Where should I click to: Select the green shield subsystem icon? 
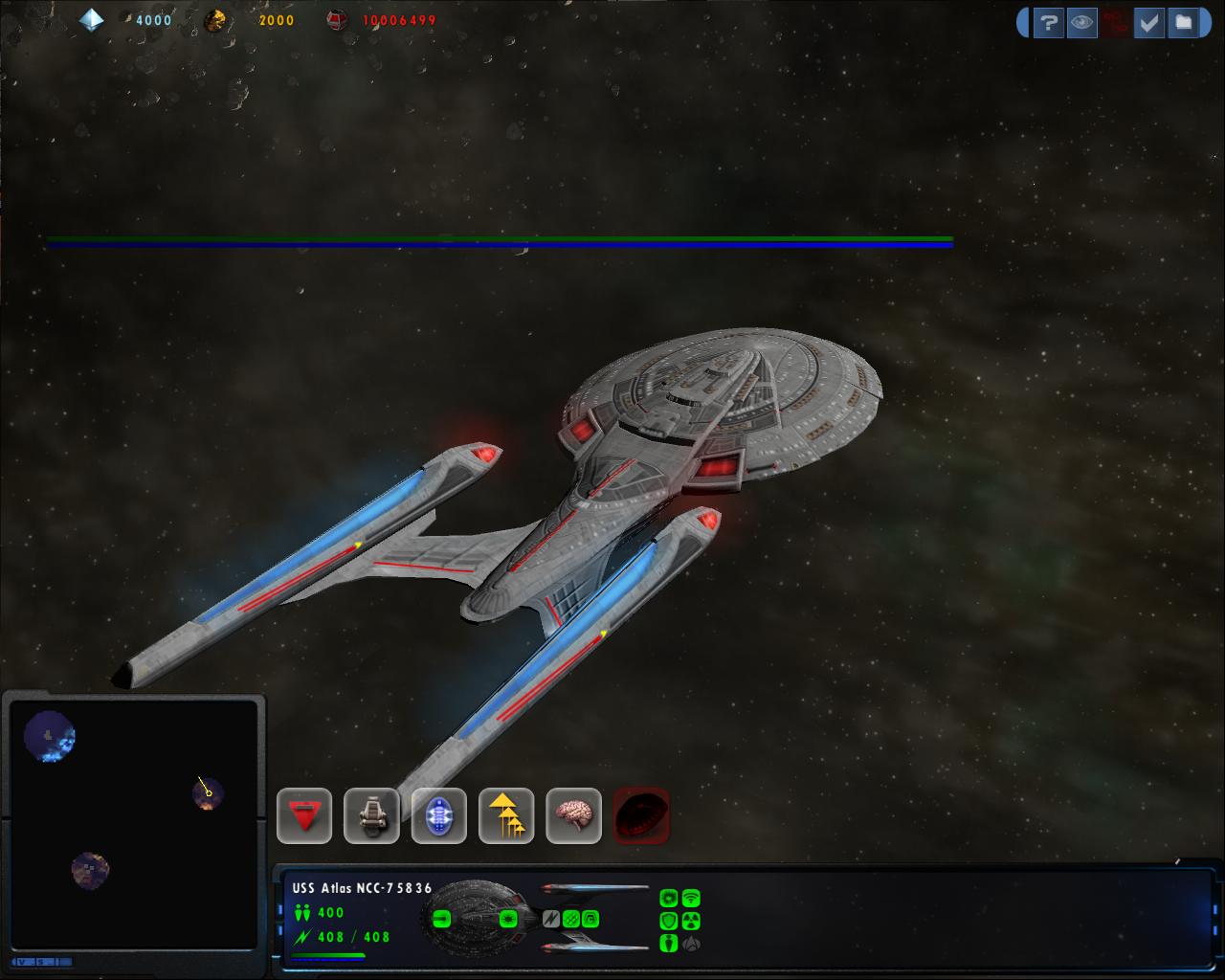(x=669, y=921)
